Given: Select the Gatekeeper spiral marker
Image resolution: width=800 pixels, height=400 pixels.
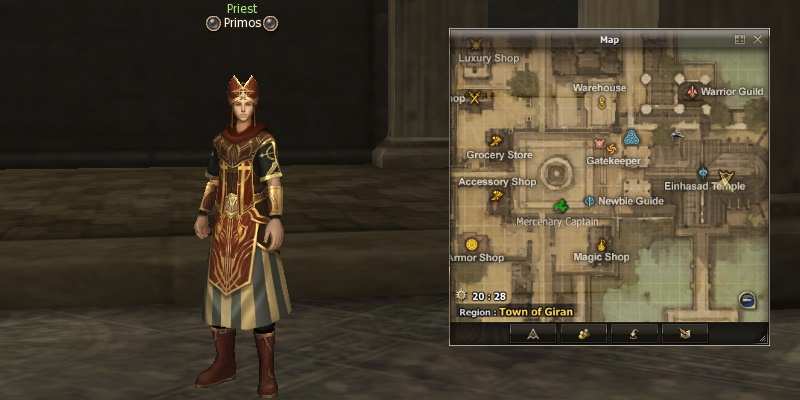Looking at the screenshot, I should (612, 149).
